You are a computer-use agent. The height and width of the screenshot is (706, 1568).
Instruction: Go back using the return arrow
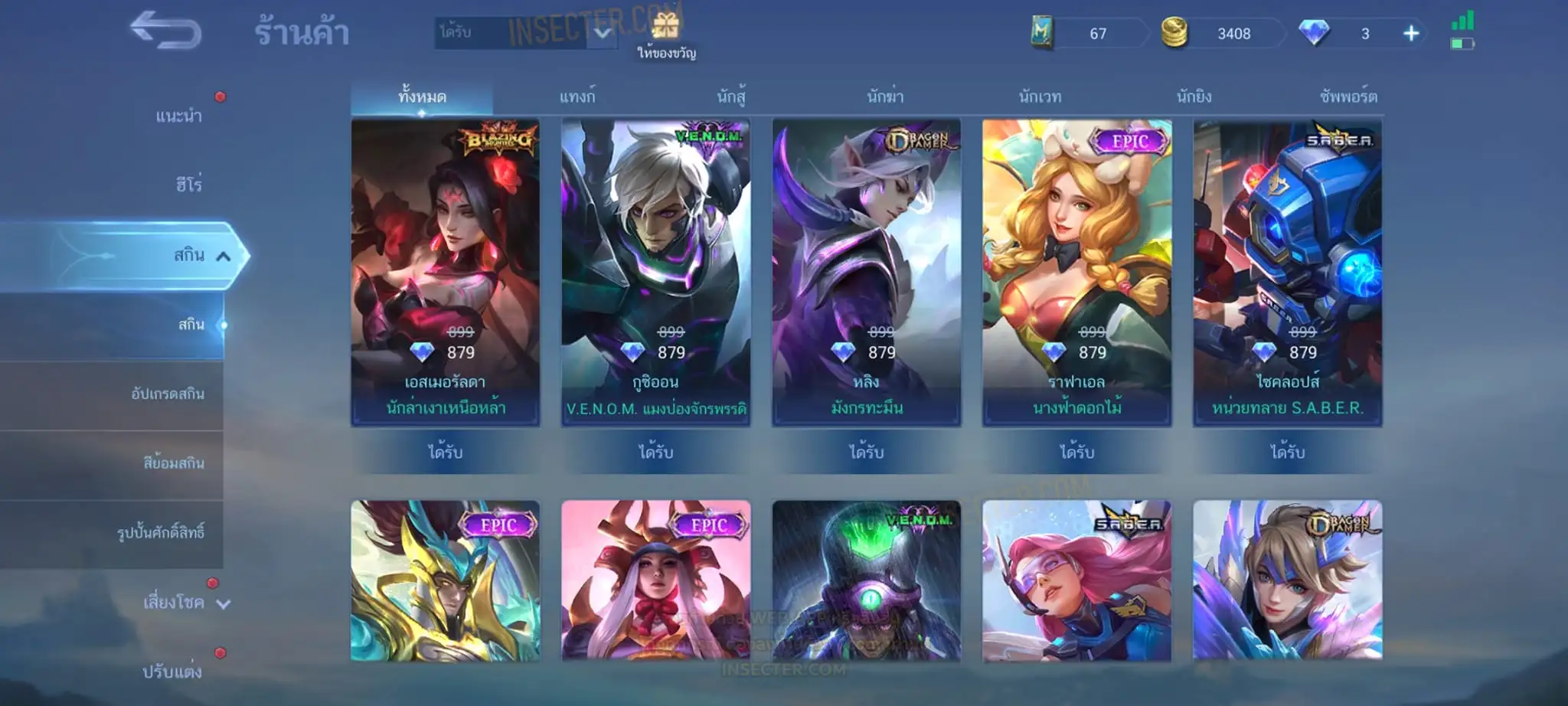[165, 31]
